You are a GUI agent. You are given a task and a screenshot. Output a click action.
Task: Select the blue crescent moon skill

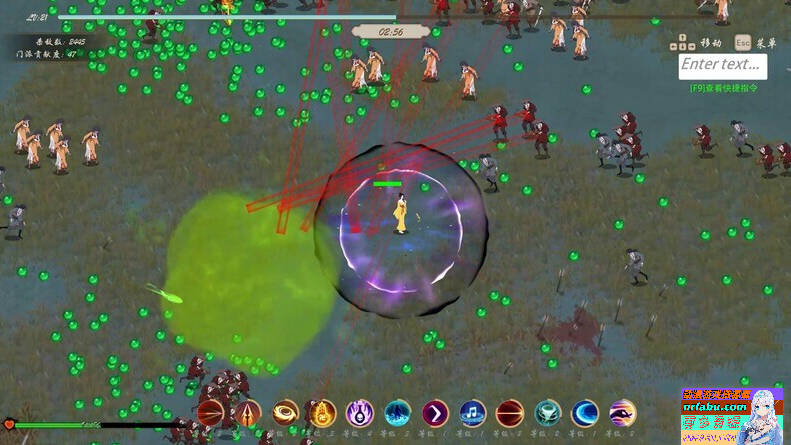click(585, 412)
